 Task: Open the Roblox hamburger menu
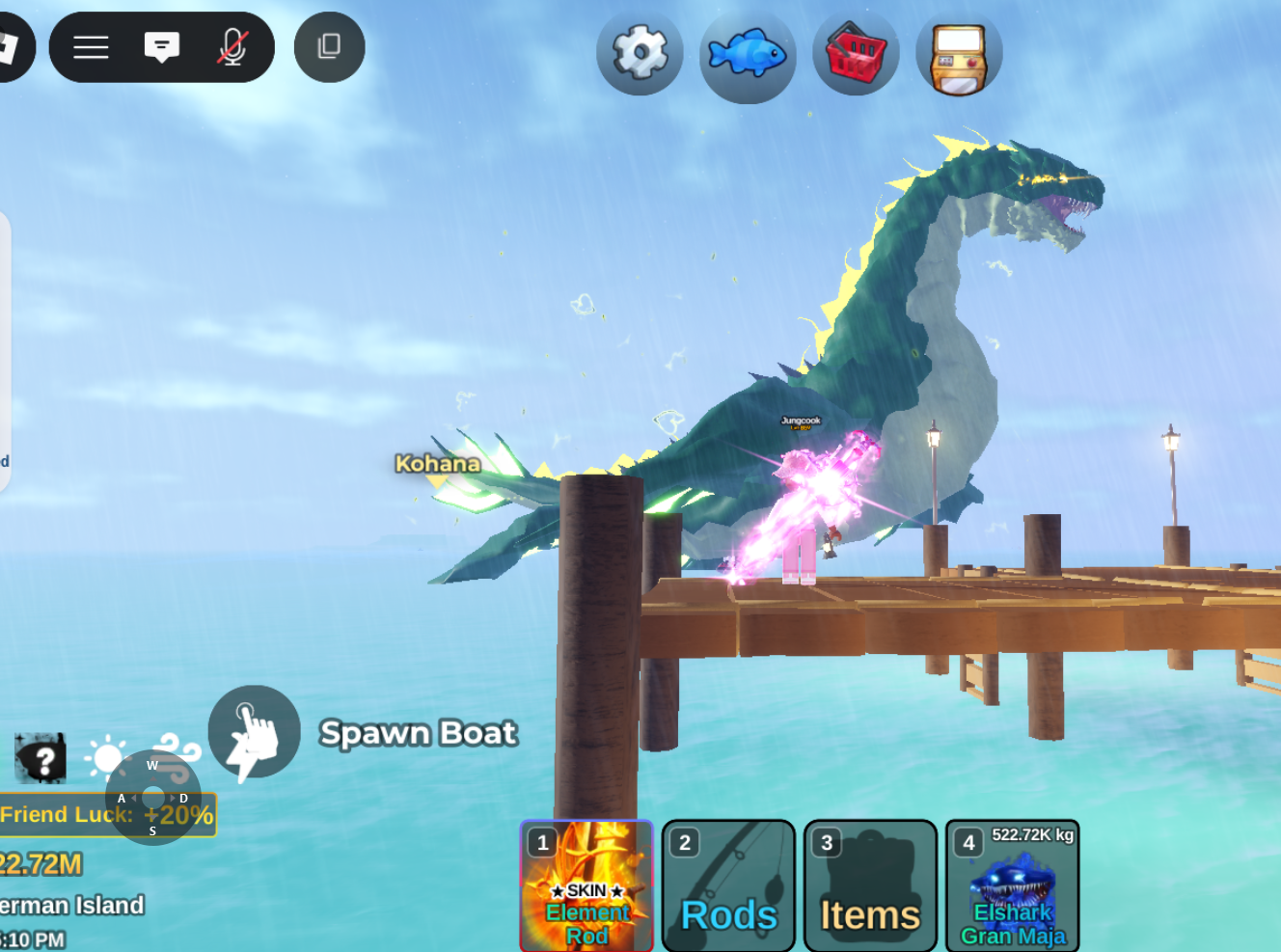91,47
